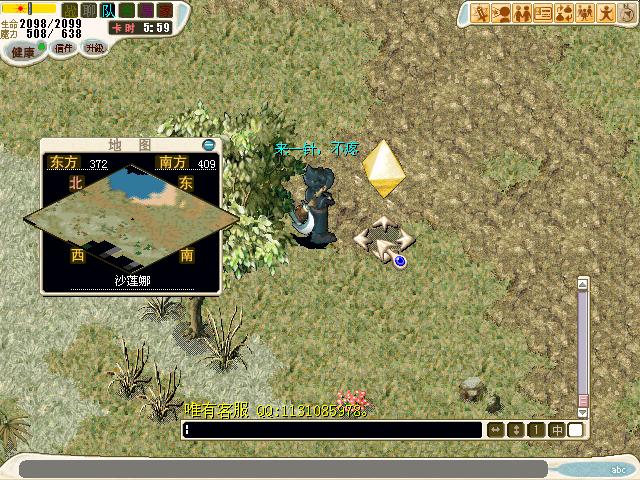Open the 信件 mail button
Viewport: 640px width, 480px height.
tap(64, 48)
